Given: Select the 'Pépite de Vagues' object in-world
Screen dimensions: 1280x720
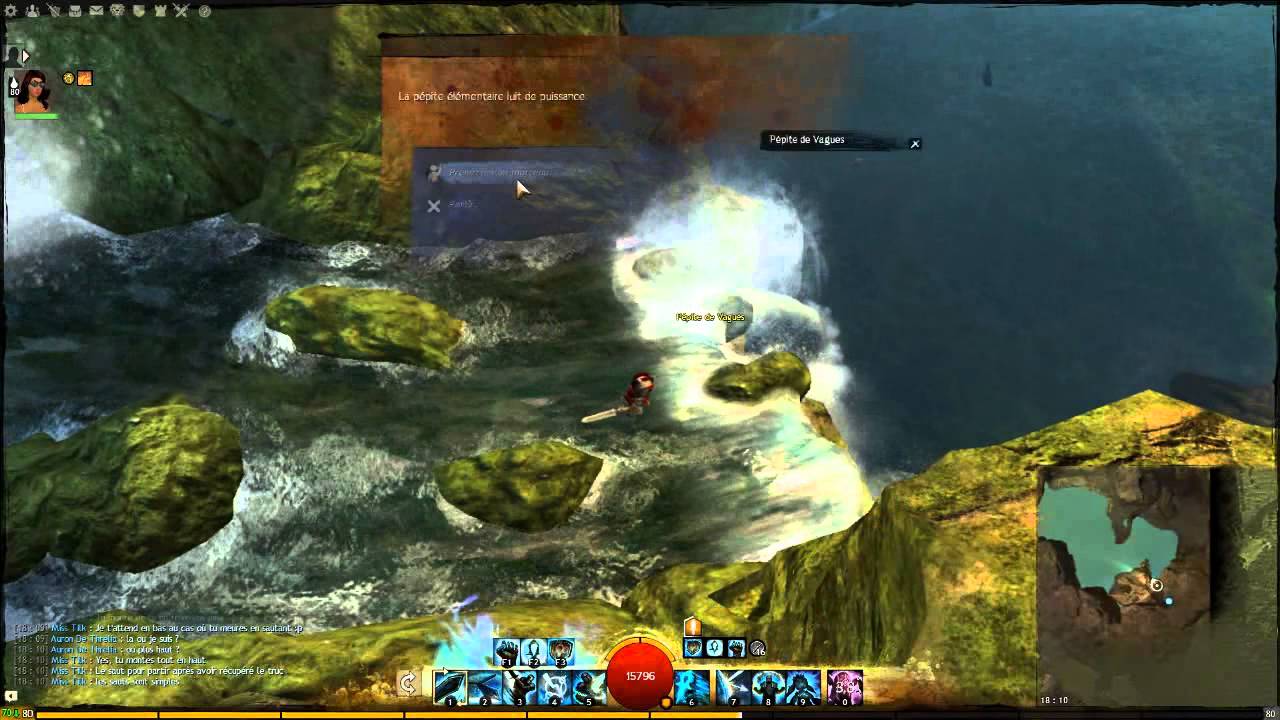Looking at the screenshot, I should 710,316.
